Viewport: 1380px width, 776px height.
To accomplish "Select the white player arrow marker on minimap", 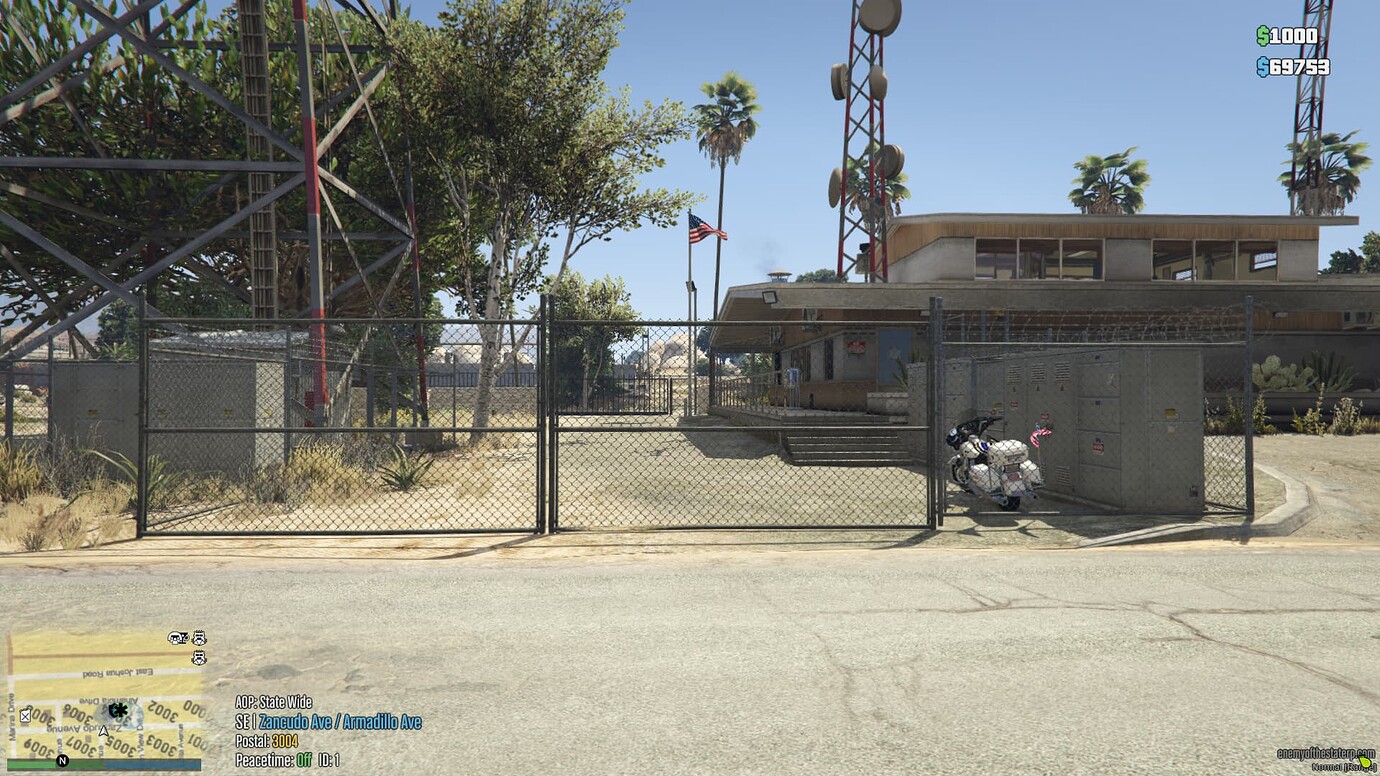I will [103, 732].
